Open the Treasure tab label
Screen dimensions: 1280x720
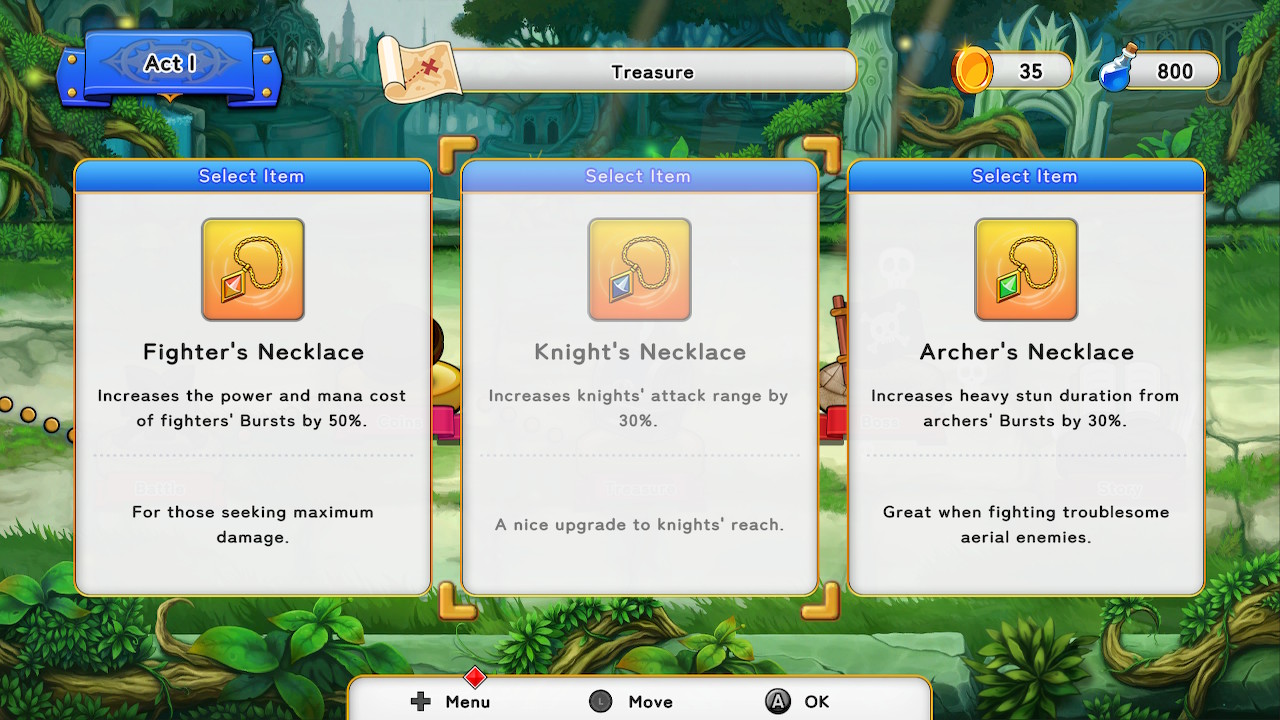(x=650, y=72)
